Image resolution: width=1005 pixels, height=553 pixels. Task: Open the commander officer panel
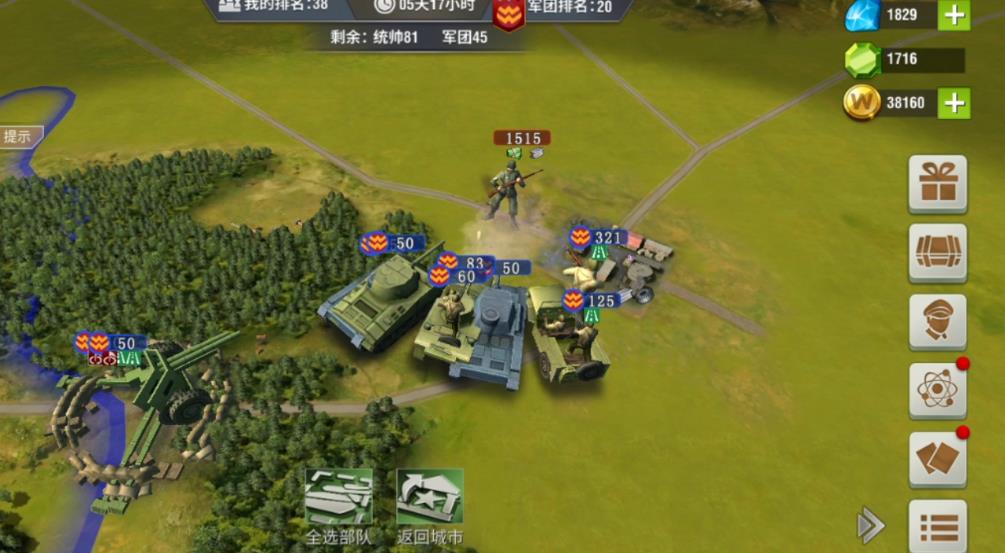tap(937, 322)
